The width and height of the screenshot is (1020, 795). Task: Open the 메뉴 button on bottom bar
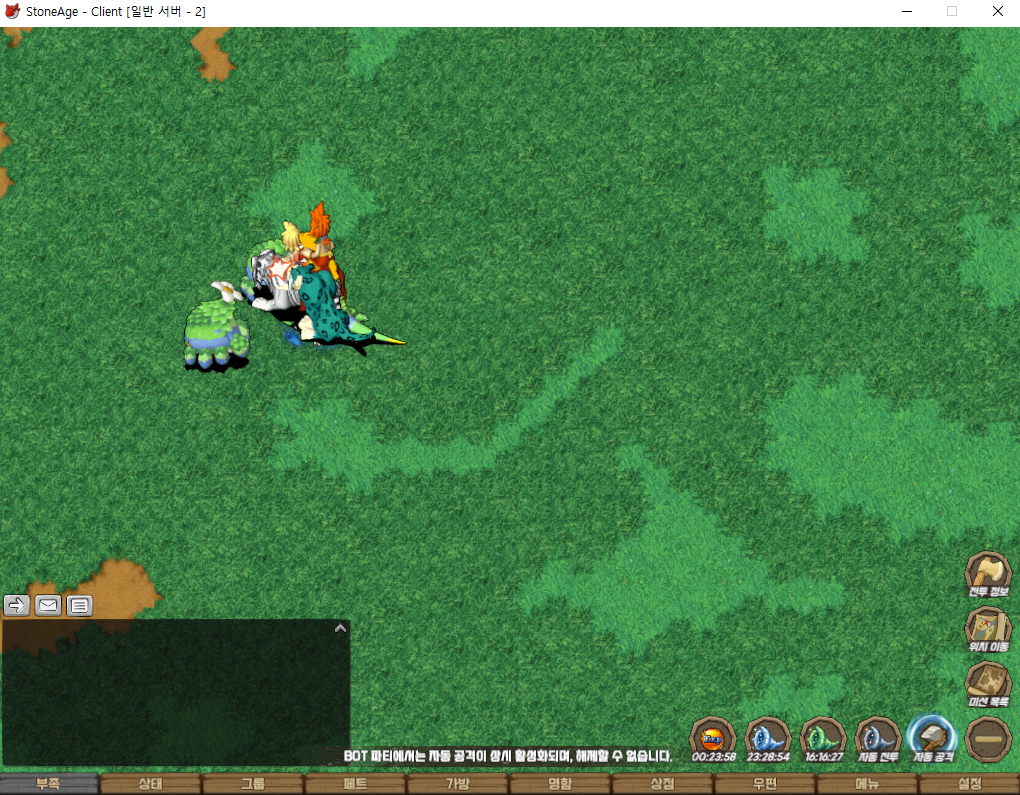(866, 784)
